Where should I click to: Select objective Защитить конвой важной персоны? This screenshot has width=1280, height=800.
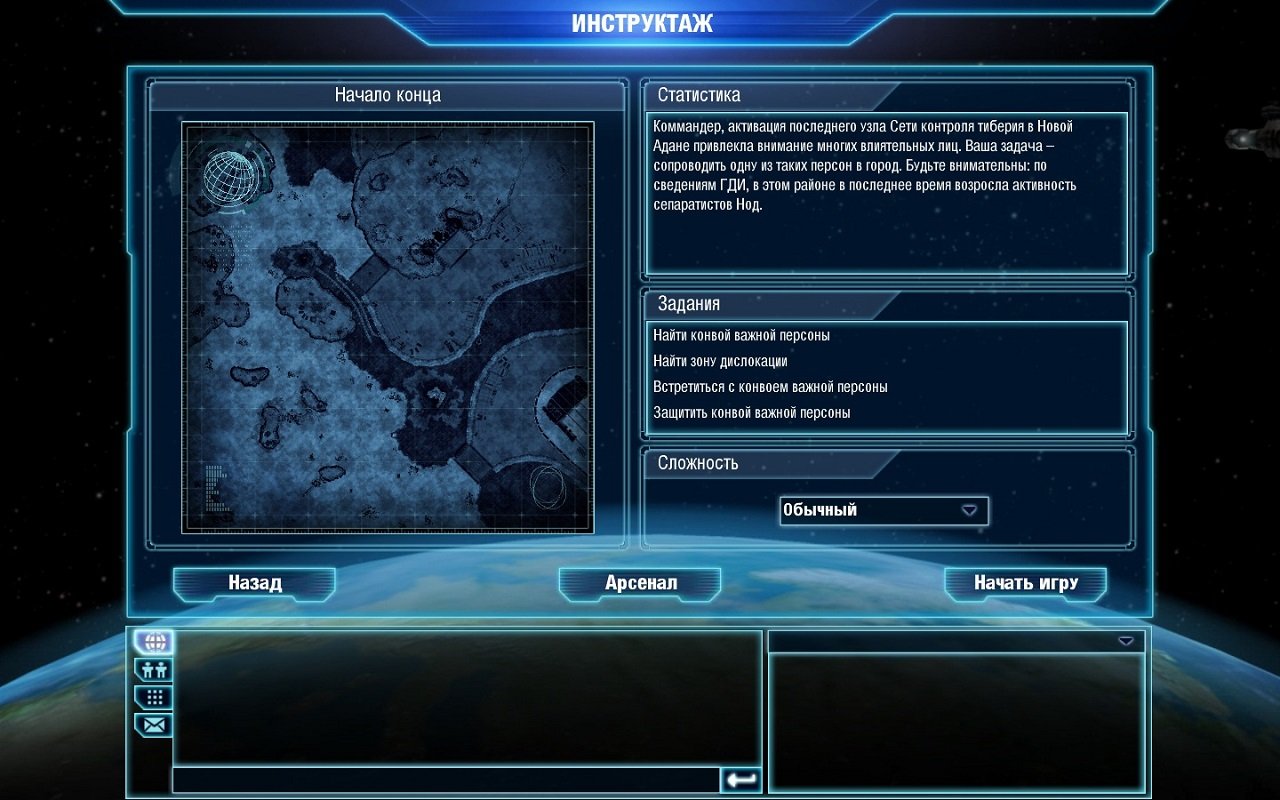[755, 410]
